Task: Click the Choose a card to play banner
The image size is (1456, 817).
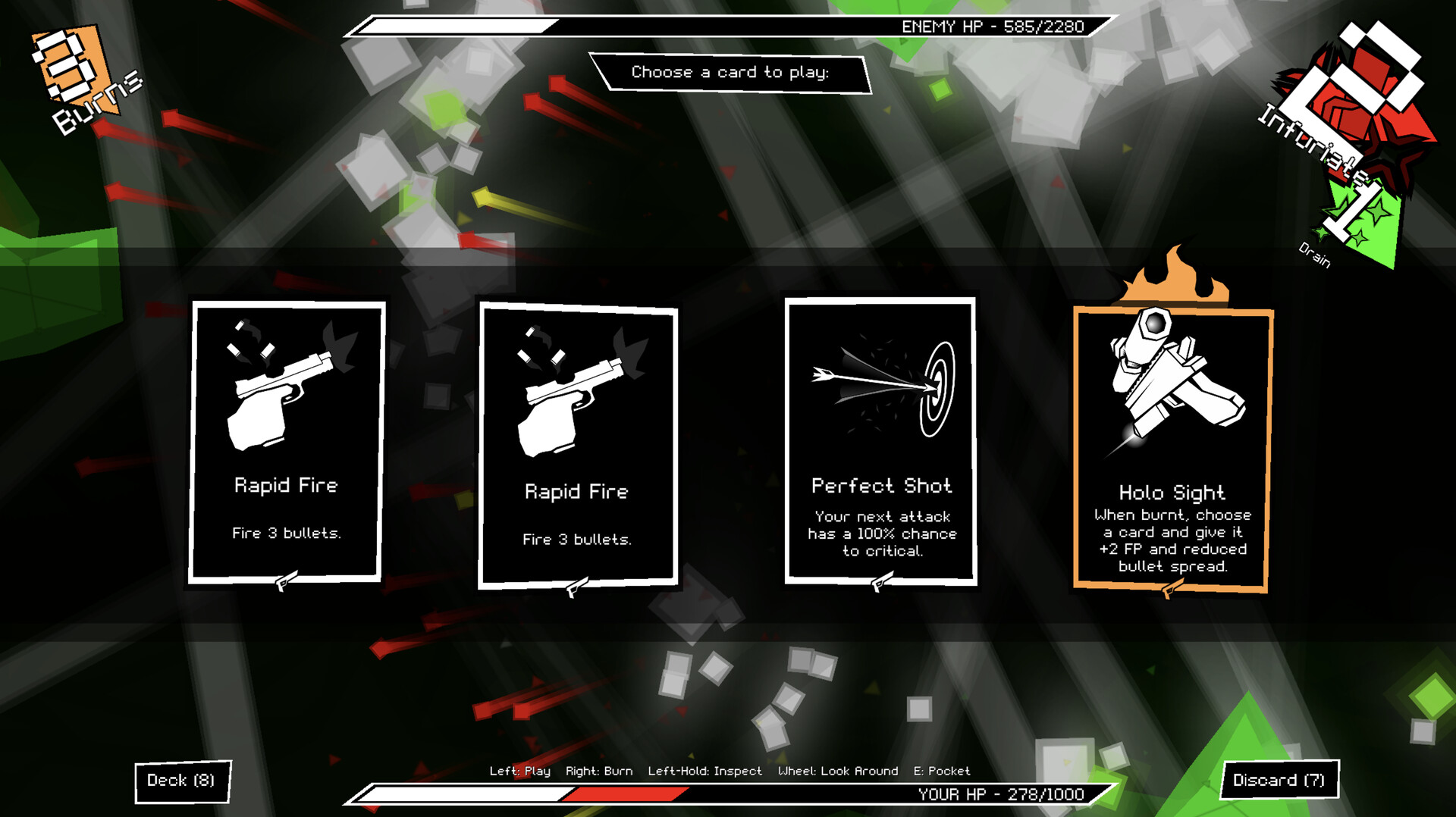Action: coord(730,72)
